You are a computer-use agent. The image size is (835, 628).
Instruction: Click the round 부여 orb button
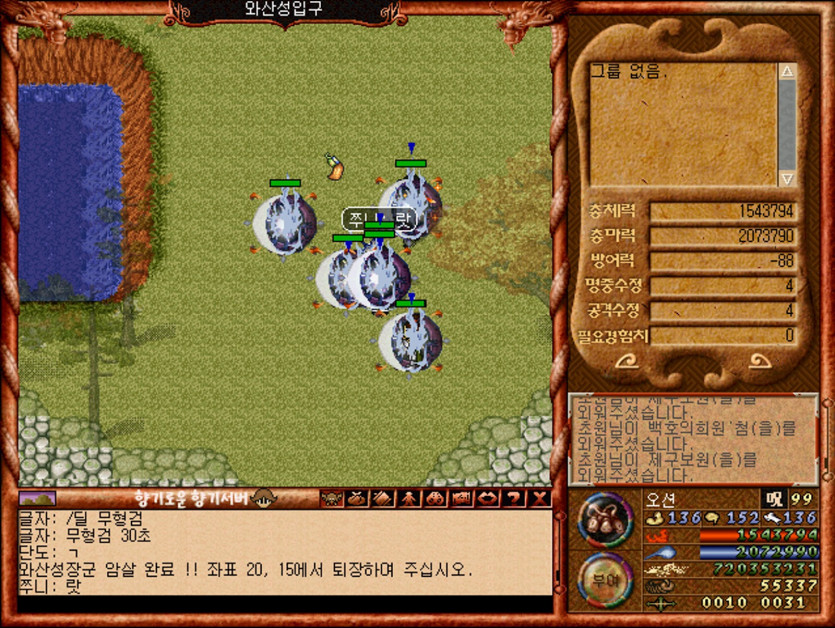[605, 578]
